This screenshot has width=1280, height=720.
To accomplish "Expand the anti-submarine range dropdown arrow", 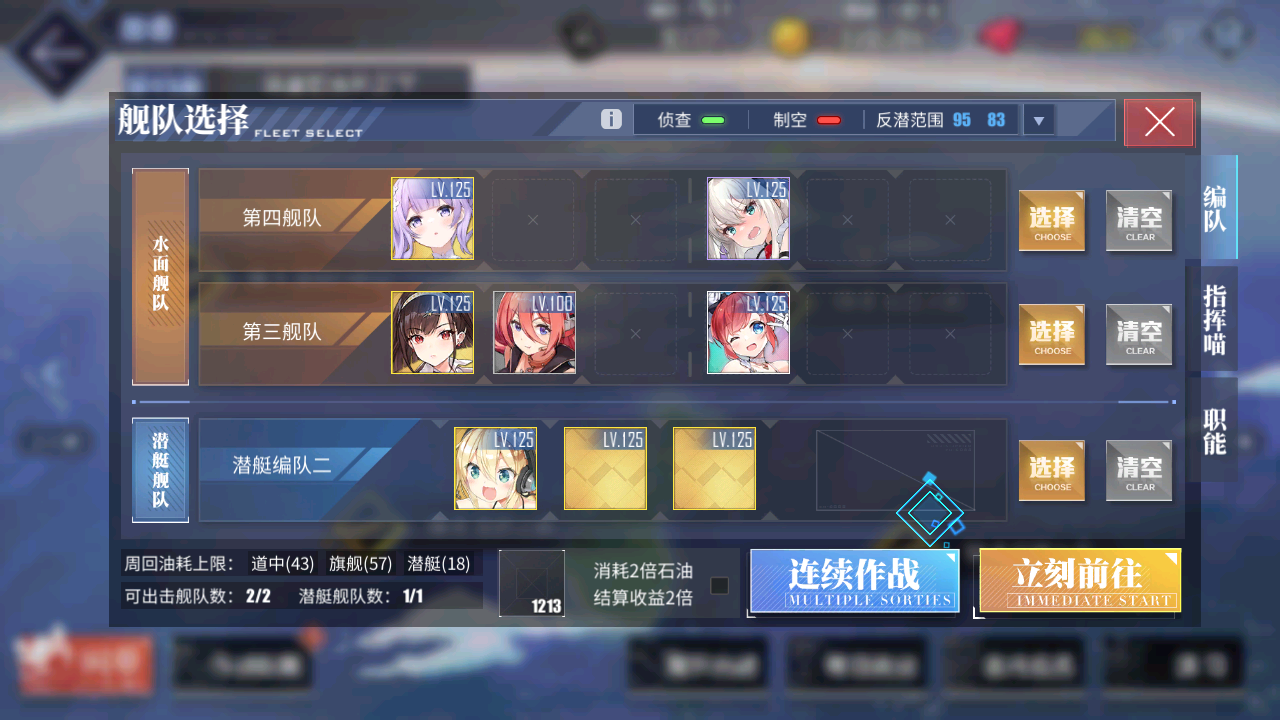I will click(1038, 121).
